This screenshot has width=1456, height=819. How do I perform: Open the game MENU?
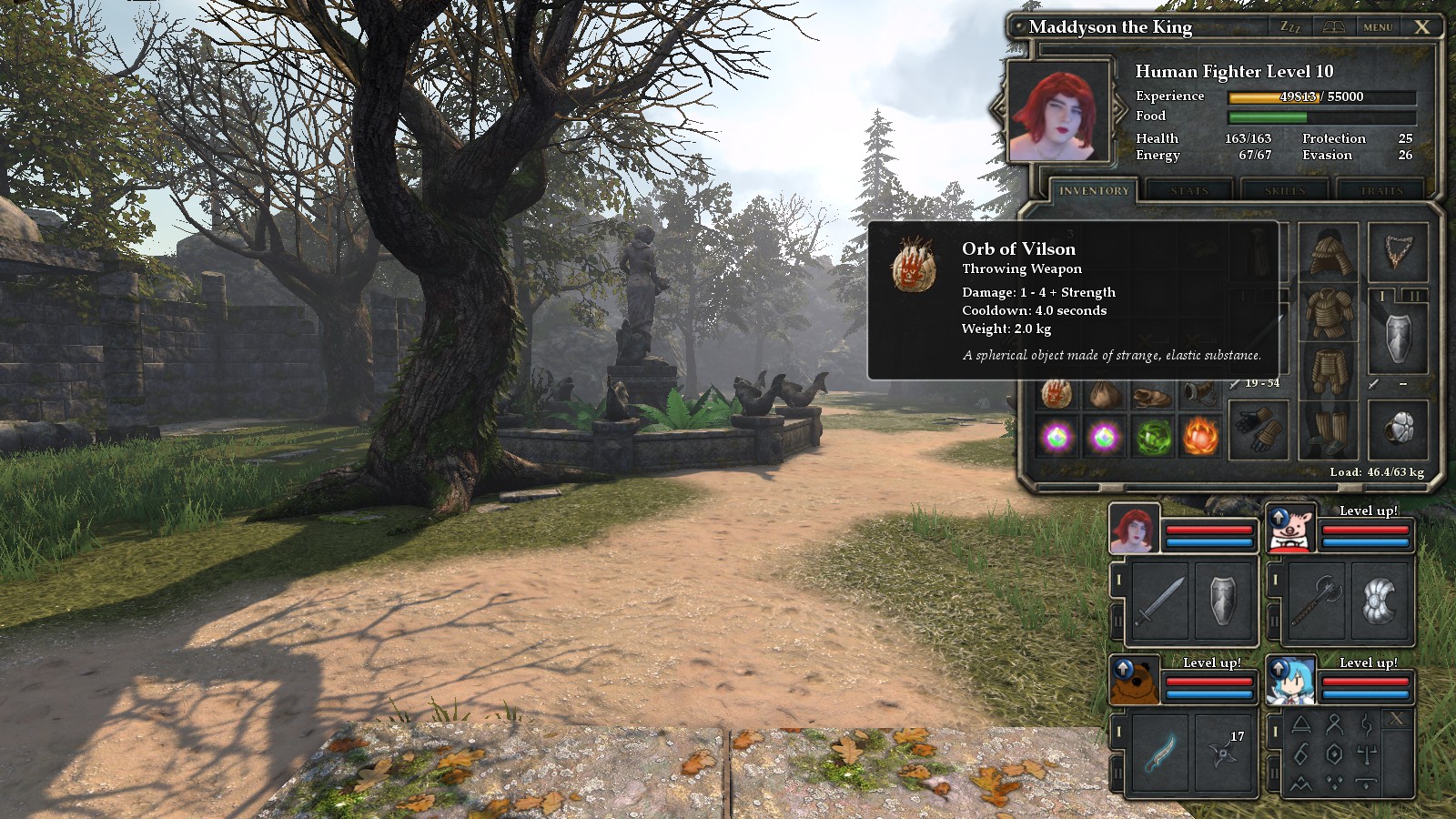pyautogui.click(x=1378, y=27)
